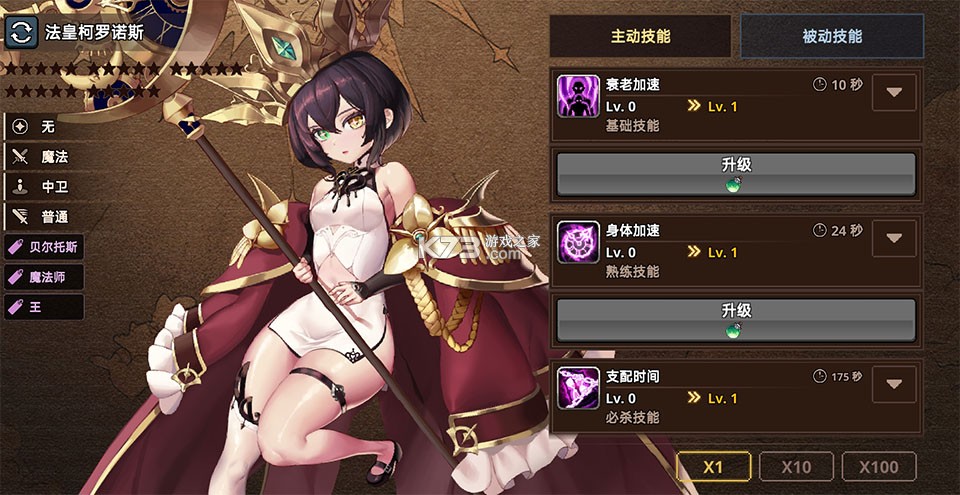Viewport: 960px width, 495px height.
Task: Switch to the 主动技能 tab
Action: point(641,37)
